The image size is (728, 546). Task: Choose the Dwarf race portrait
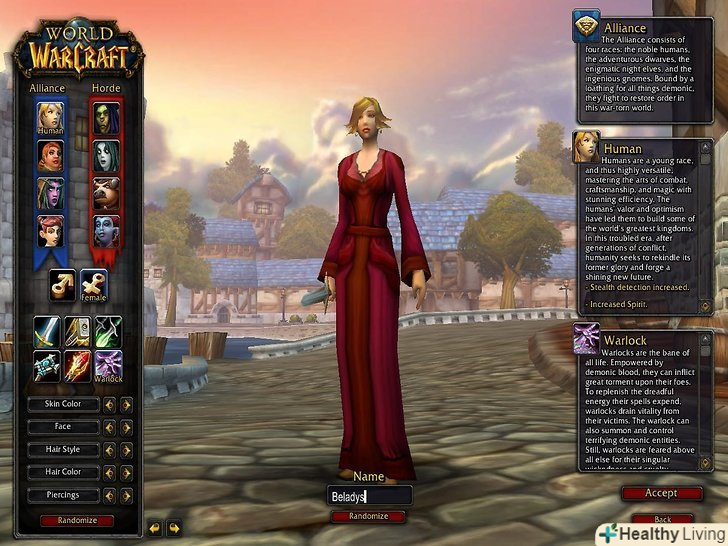(51, 154)
